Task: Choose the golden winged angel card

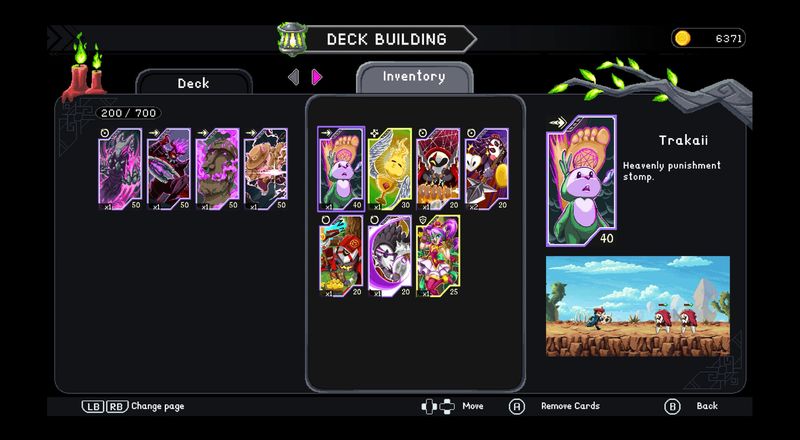Action: pyautogui.click(x=389, y=167)
